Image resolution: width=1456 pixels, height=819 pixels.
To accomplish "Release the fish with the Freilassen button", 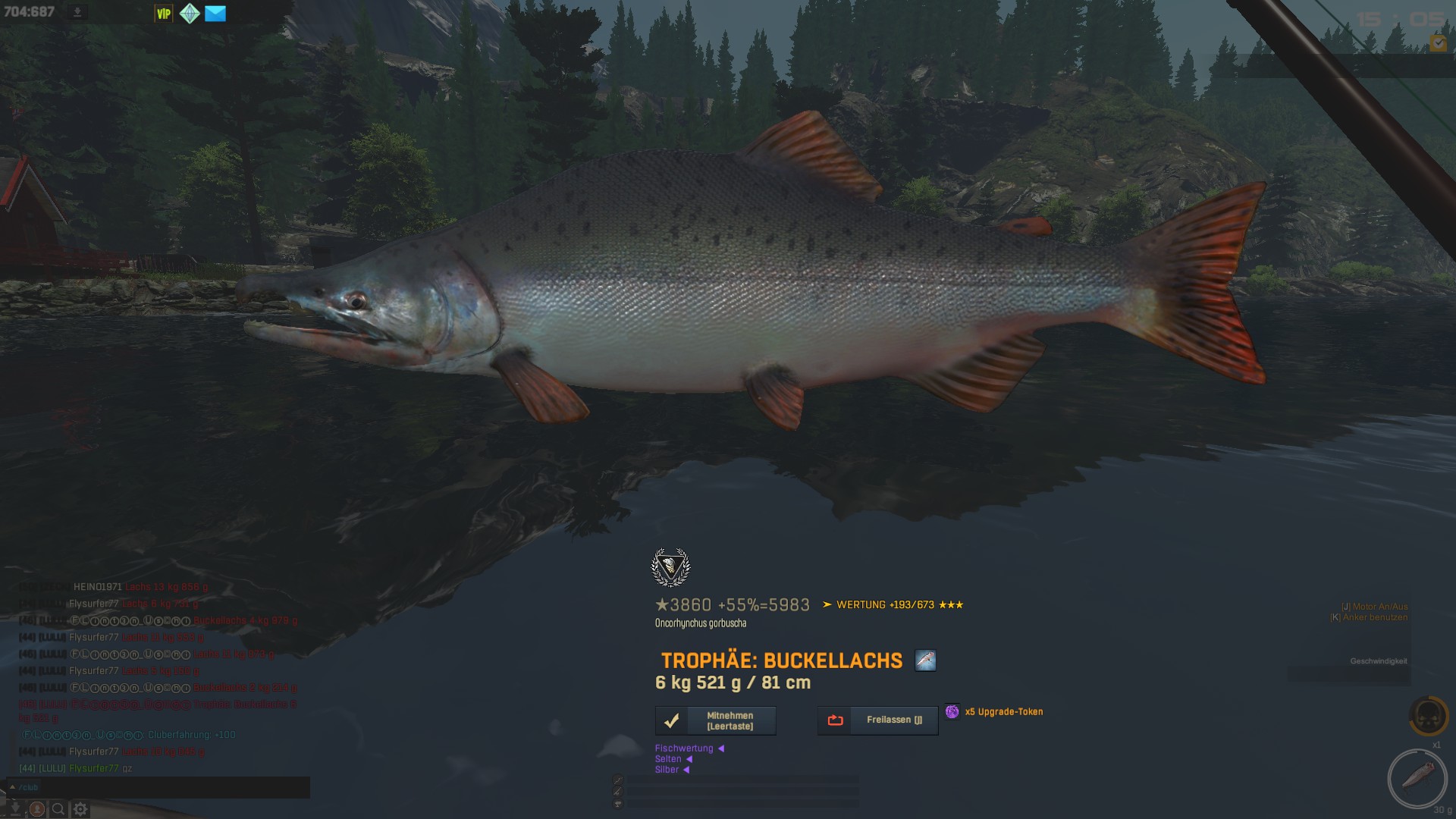I will pos(877,720).
